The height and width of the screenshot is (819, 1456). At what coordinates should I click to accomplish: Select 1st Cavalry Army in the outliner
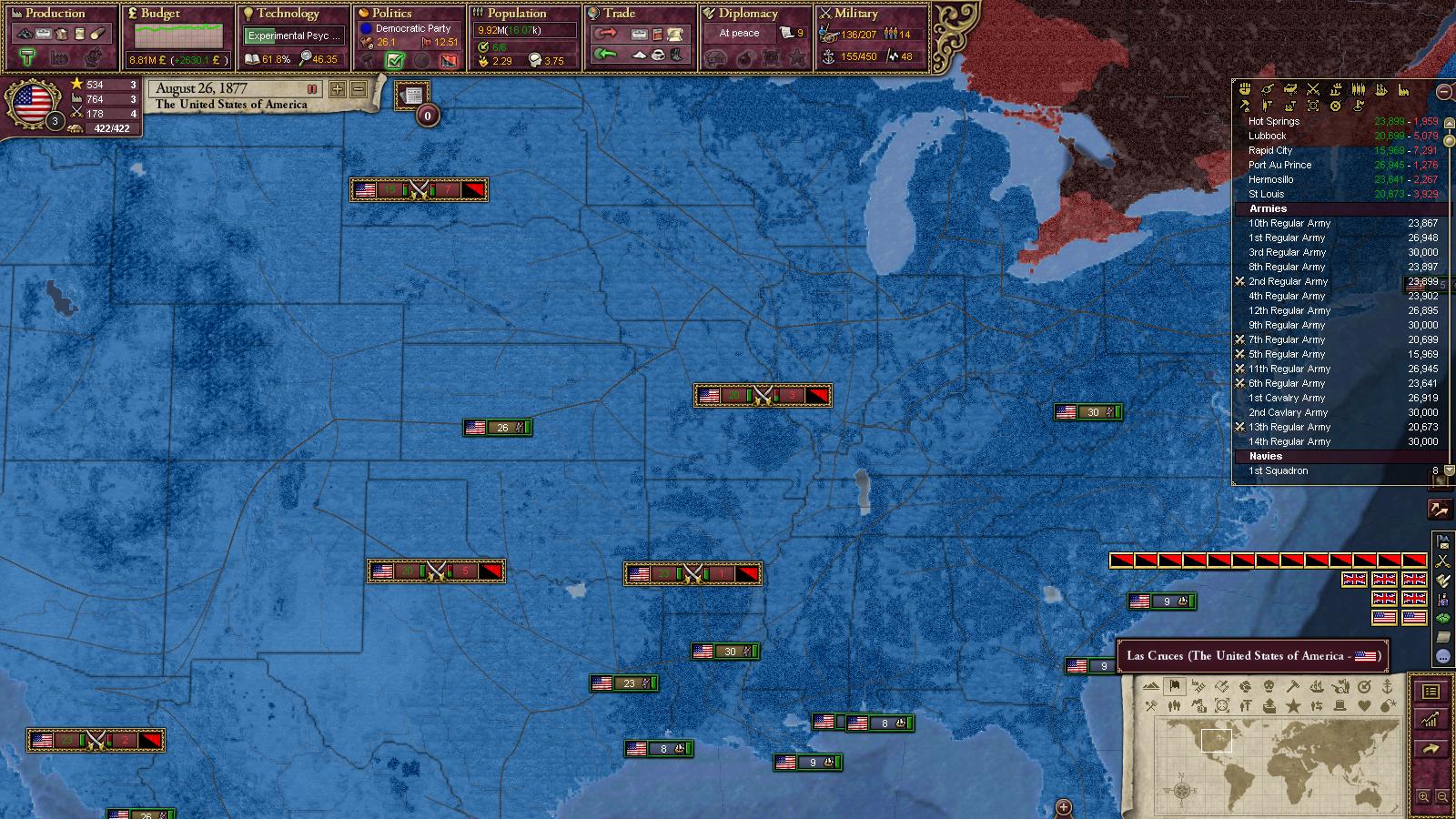pyautogui.click(x=1287, y=398)
